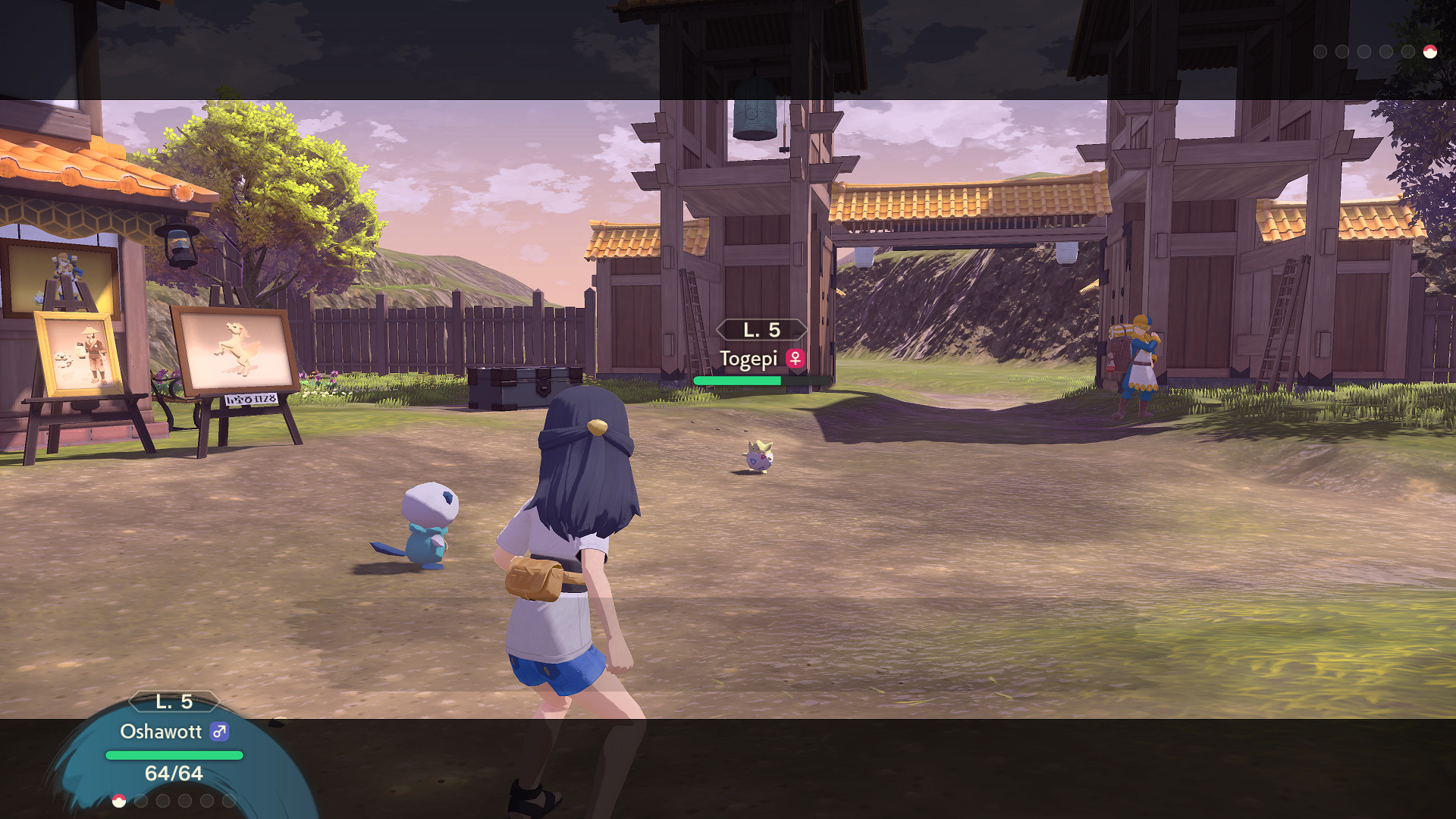Toggle the fifth item slot circle top right
1456x819 pixels.
click(1408, 52)
